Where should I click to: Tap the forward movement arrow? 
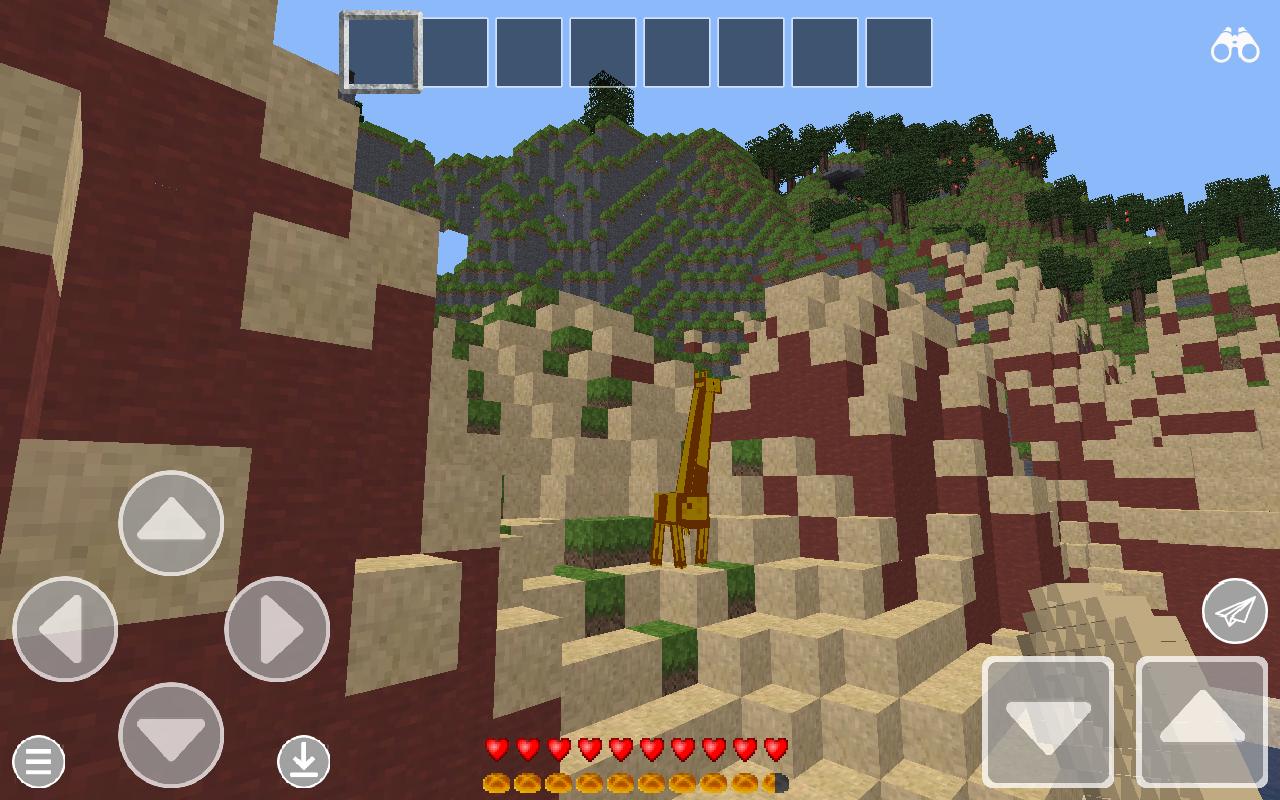point(170,522)
